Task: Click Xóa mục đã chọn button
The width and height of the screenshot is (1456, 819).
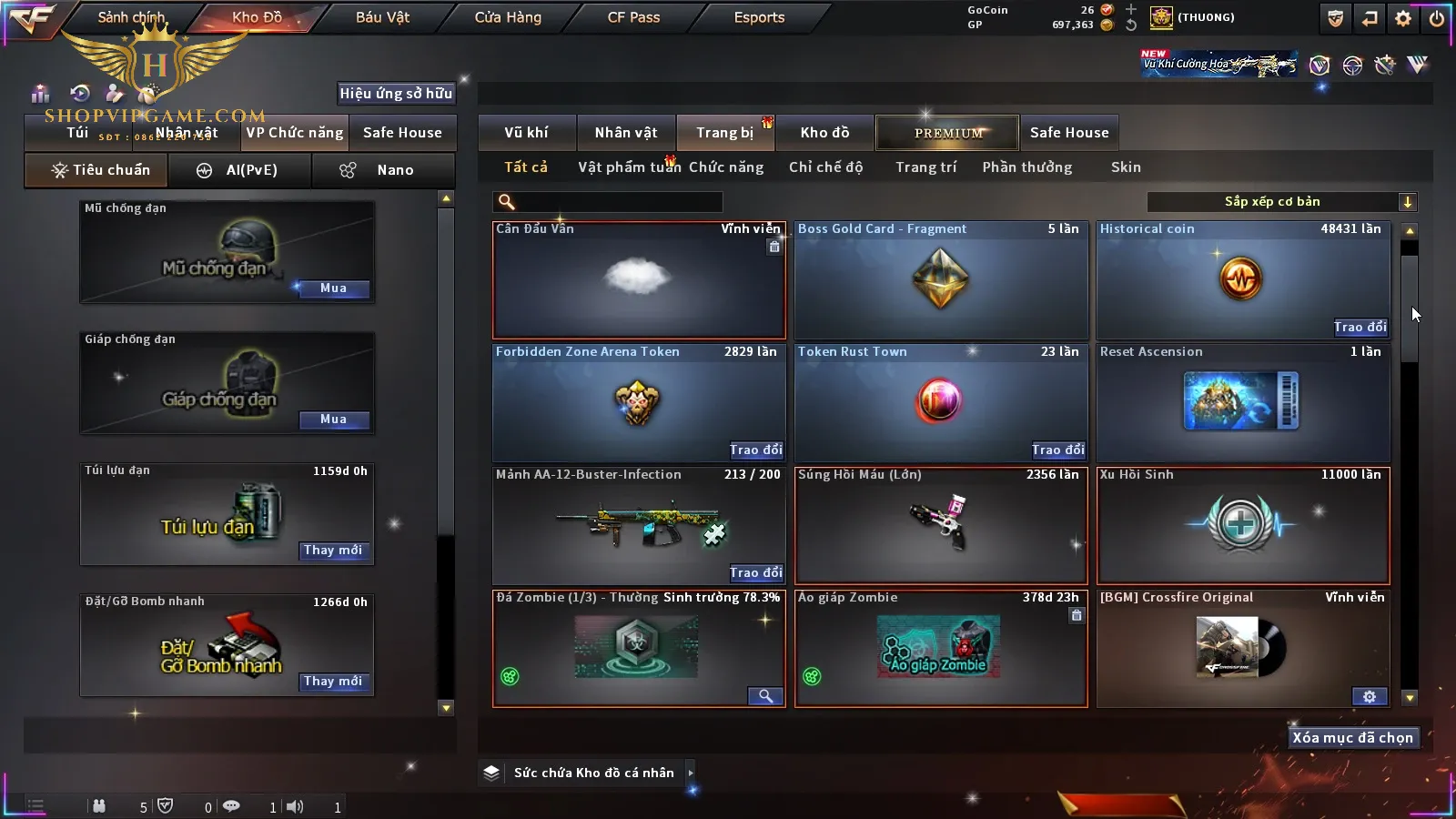Action: click(1352, 738)
